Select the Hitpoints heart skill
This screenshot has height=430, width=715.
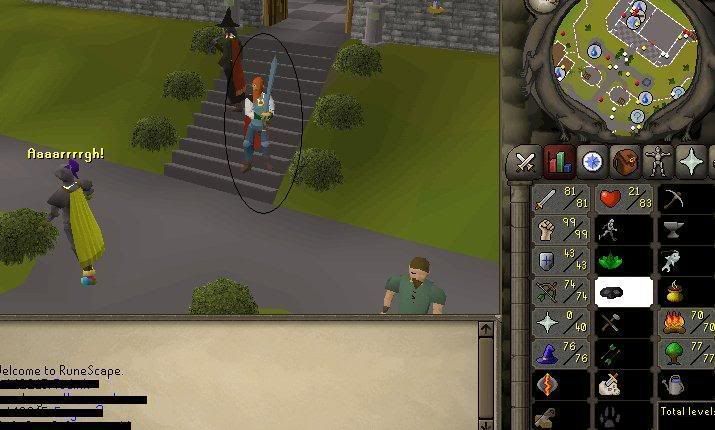click(623, 200)
